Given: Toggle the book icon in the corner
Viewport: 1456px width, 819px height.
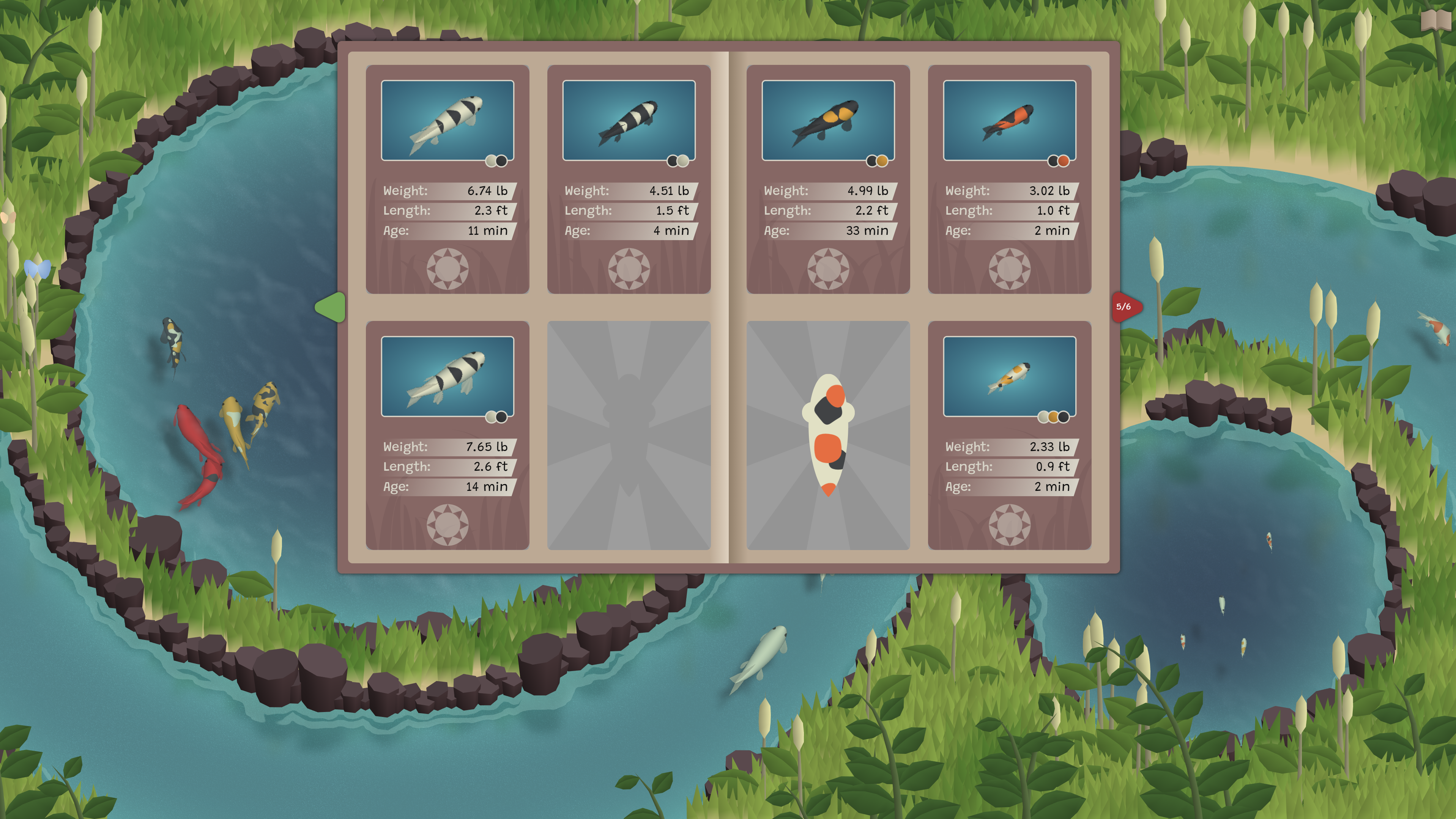Looking at the screenshot, I should tap(1436, 21).
